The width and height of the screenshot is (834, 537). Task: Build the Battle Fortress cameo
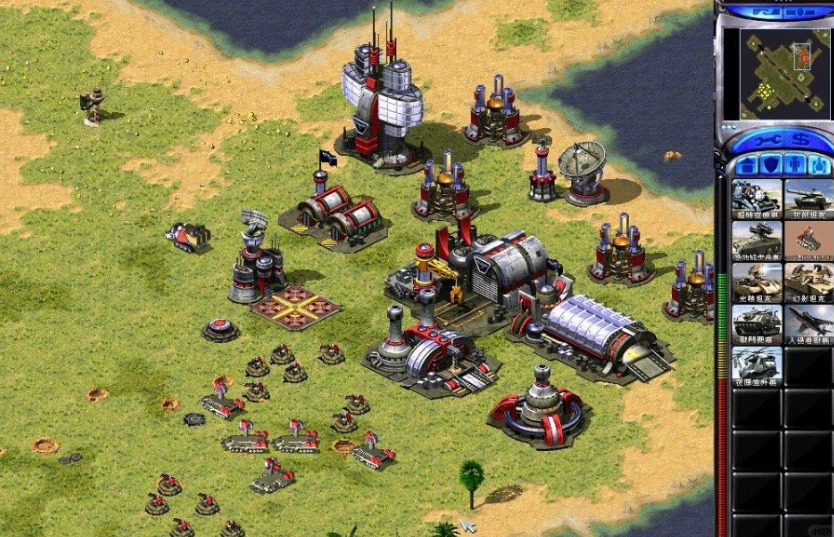pyautogui.click(x=756, y=323)
